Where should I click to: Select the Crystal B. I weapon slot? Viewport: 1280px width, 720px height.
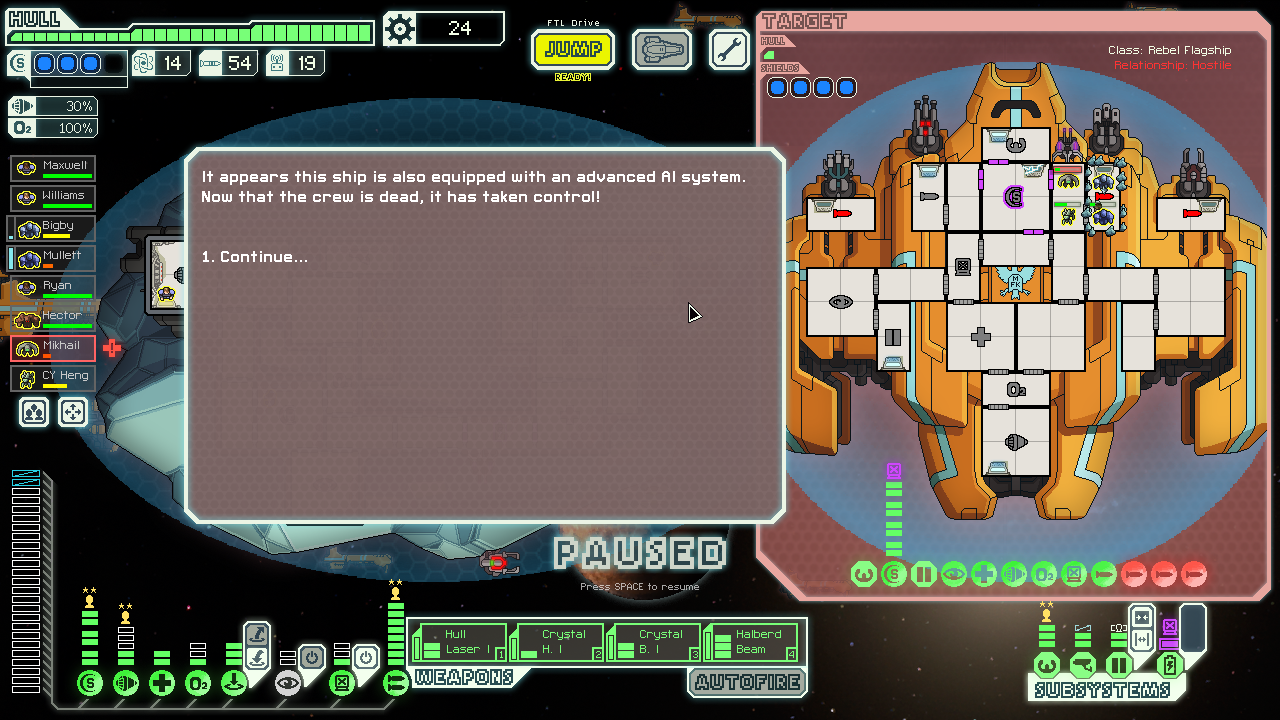(x=653, y=642)
